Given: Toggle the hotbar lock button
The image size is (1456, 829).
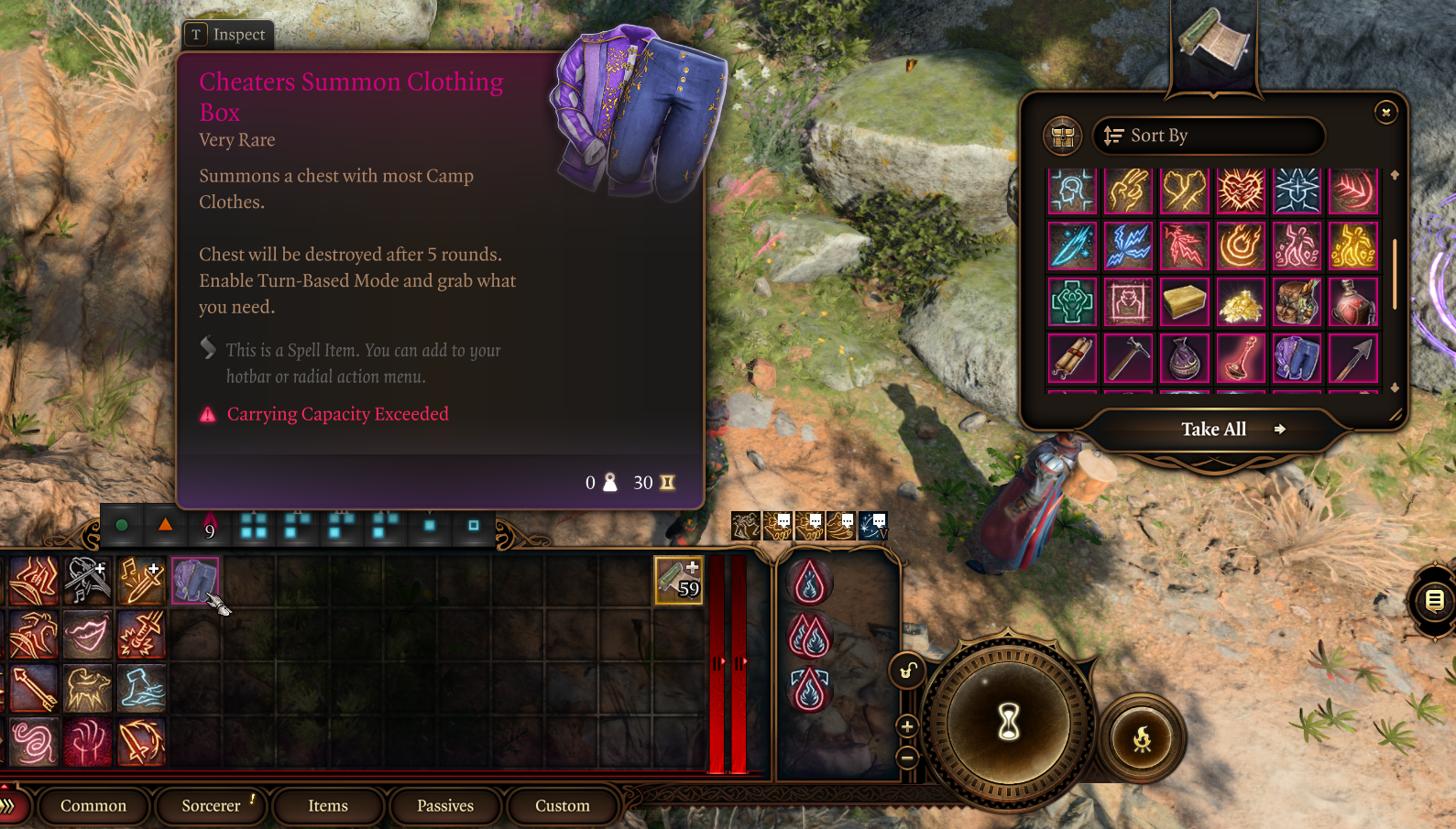Looking at the screenshot, I should 906,671.
